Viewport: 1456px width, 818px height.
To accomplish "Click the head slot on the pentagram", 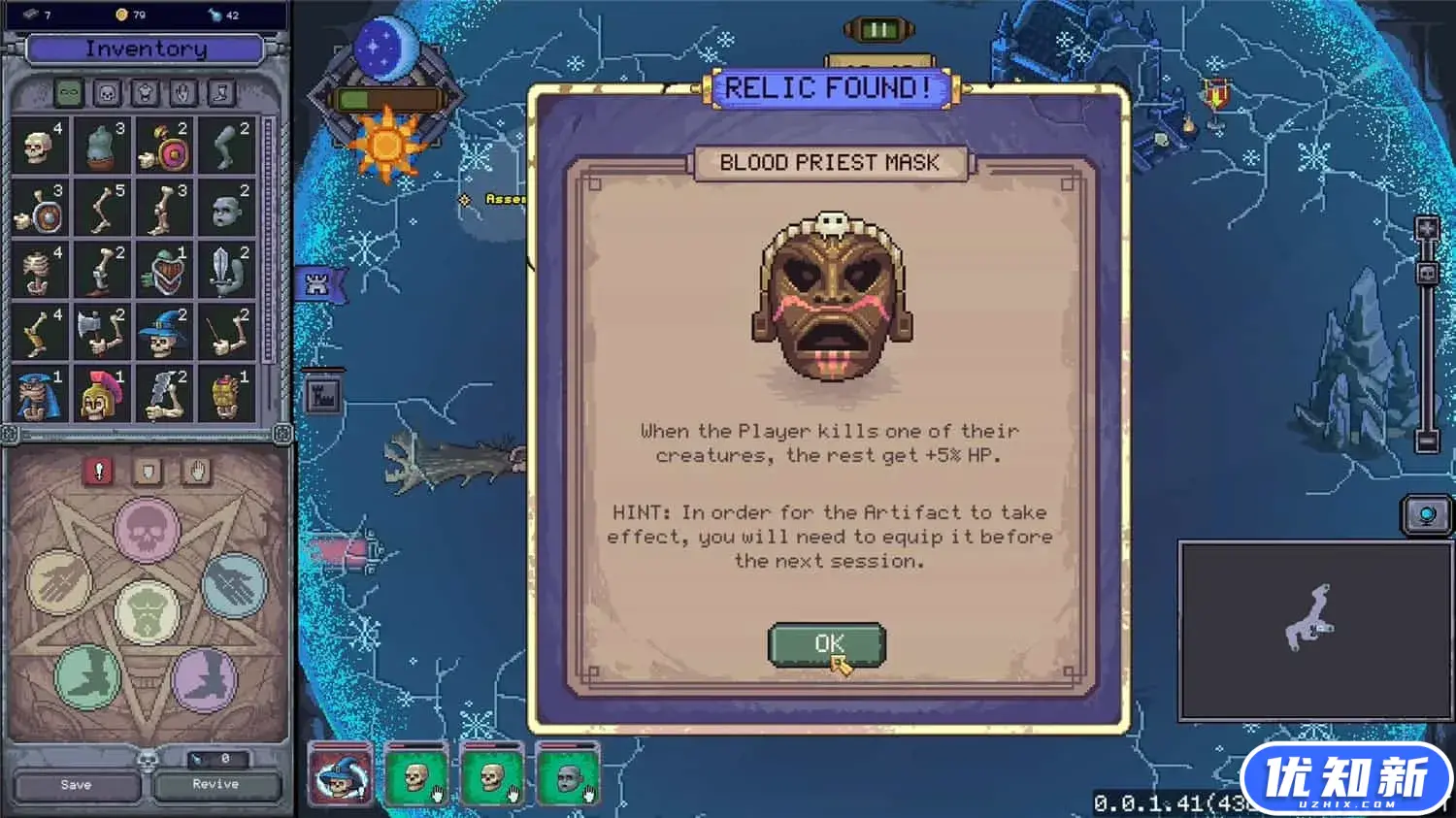I will 147,530.
